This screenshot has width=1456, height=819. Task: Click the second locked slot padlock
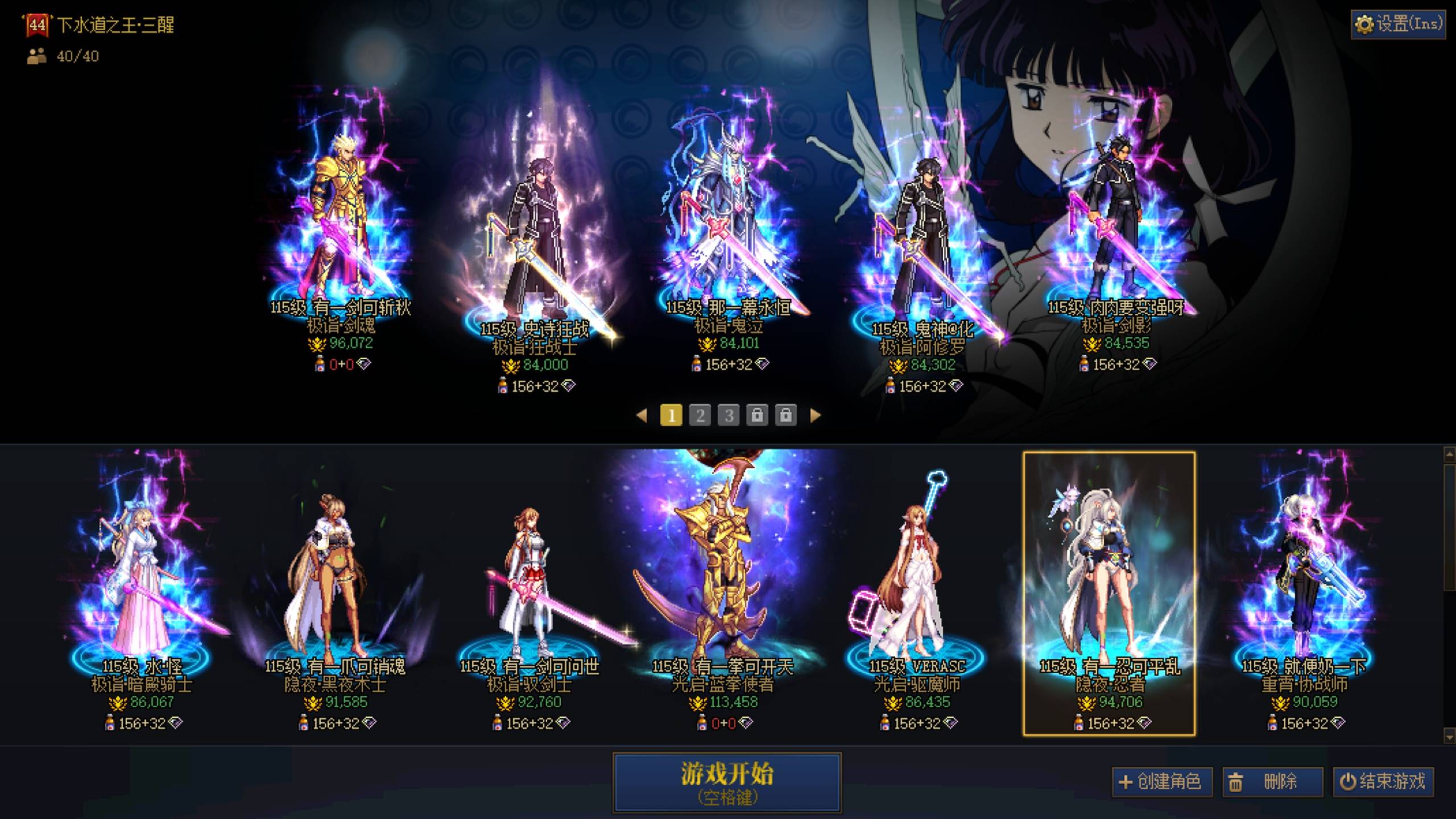788,416
